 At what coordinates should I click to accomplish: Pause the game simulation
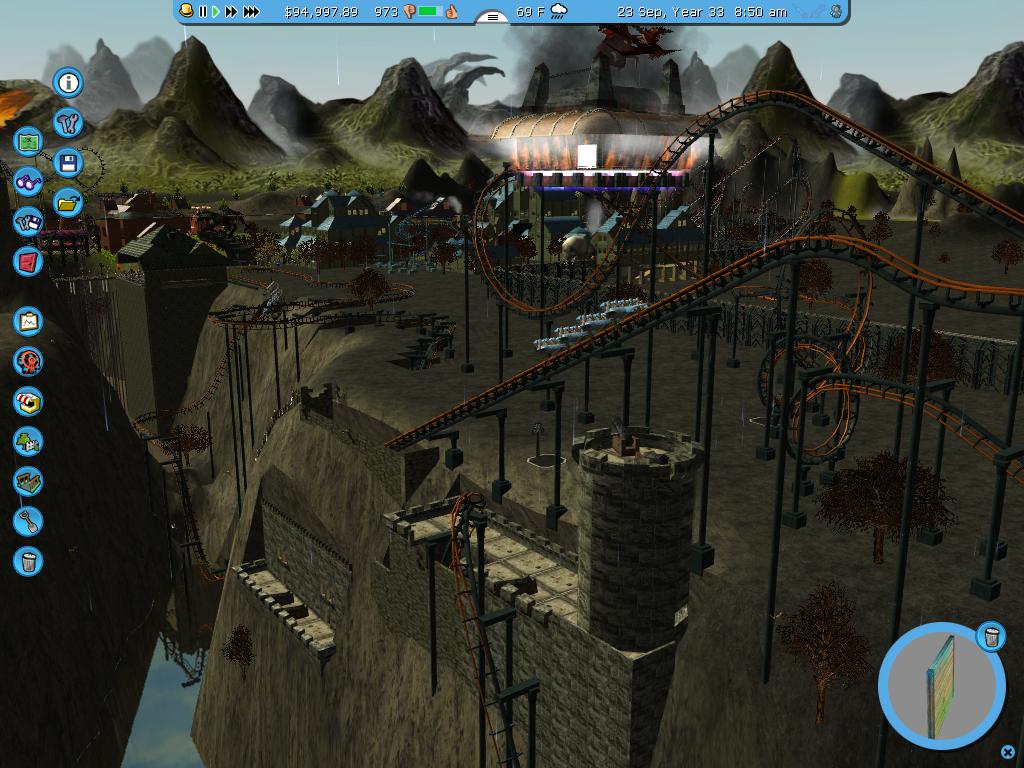click(203, 12)
